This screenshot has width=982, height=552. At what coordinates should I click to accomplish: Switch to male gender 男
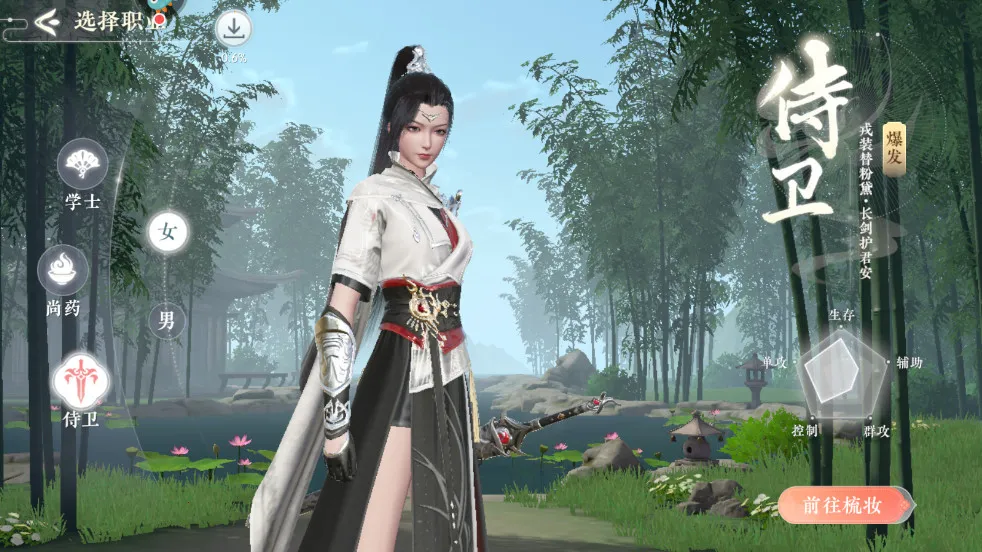tap(167, 320)
